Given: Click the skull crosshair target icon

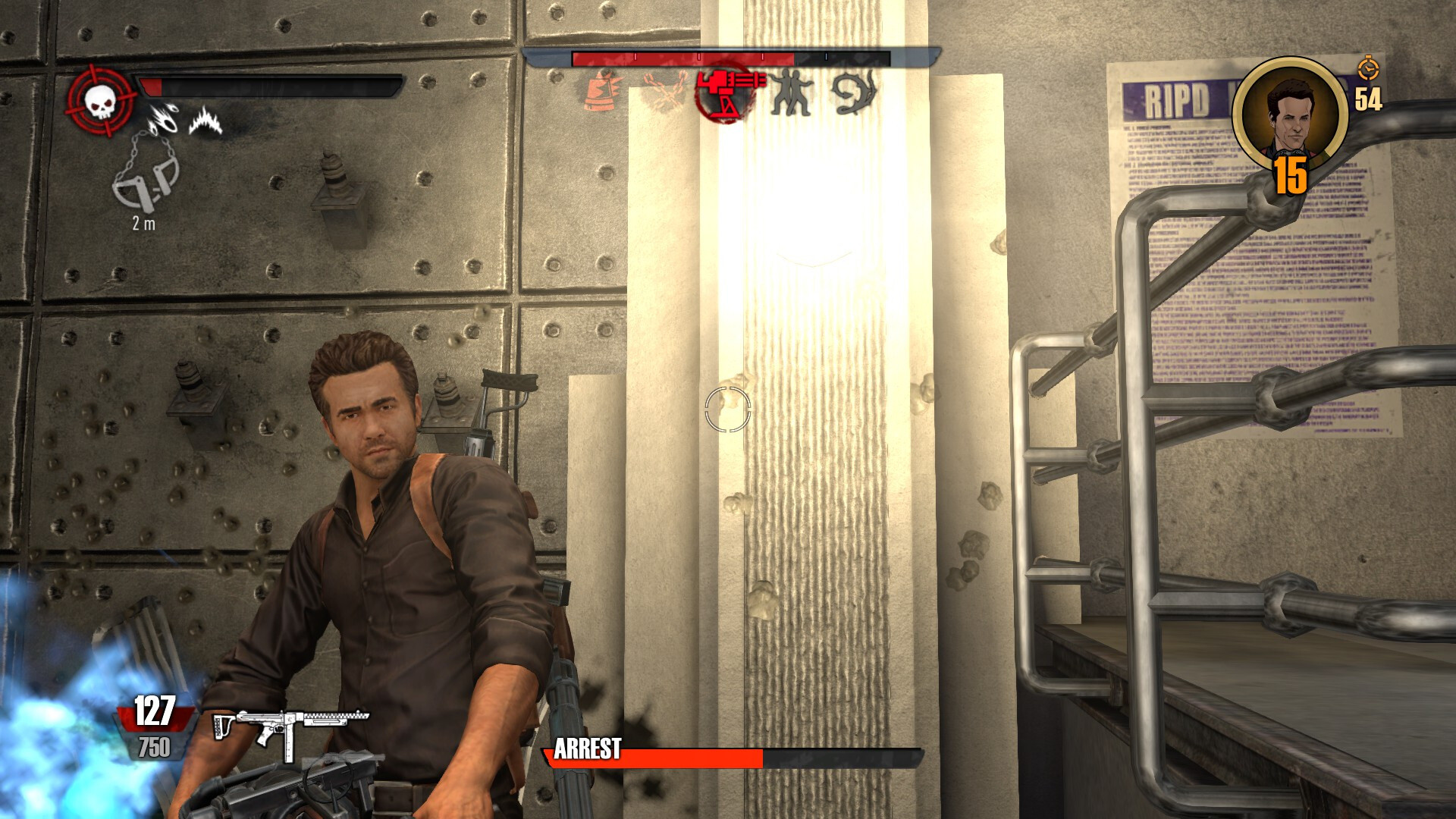Looking at the screenshot, I should (101, 100).
